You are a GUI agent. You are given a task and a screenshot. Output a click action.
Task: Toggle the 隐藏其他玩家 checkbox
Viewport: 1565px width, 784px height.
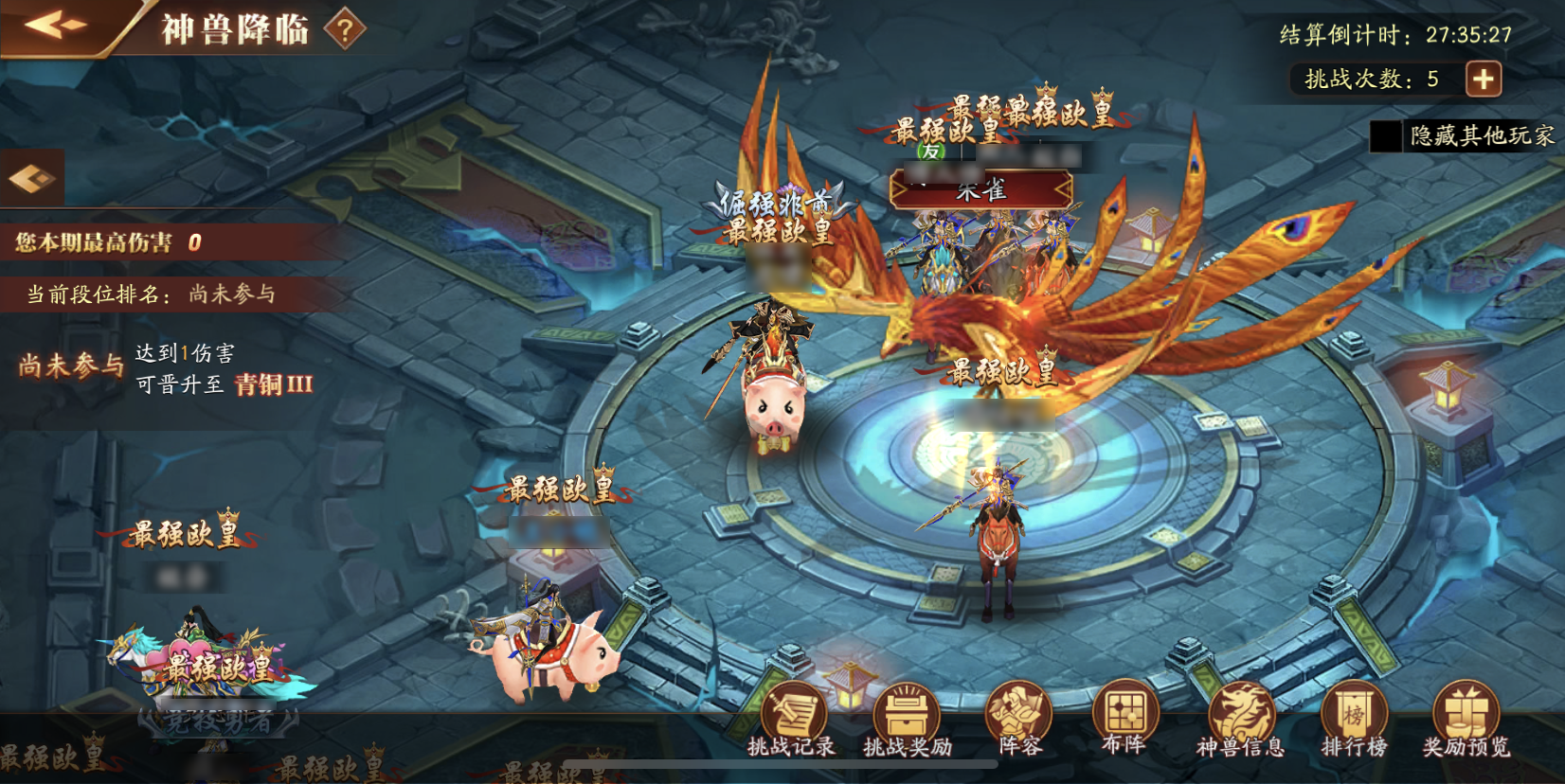coord(1386,136)
